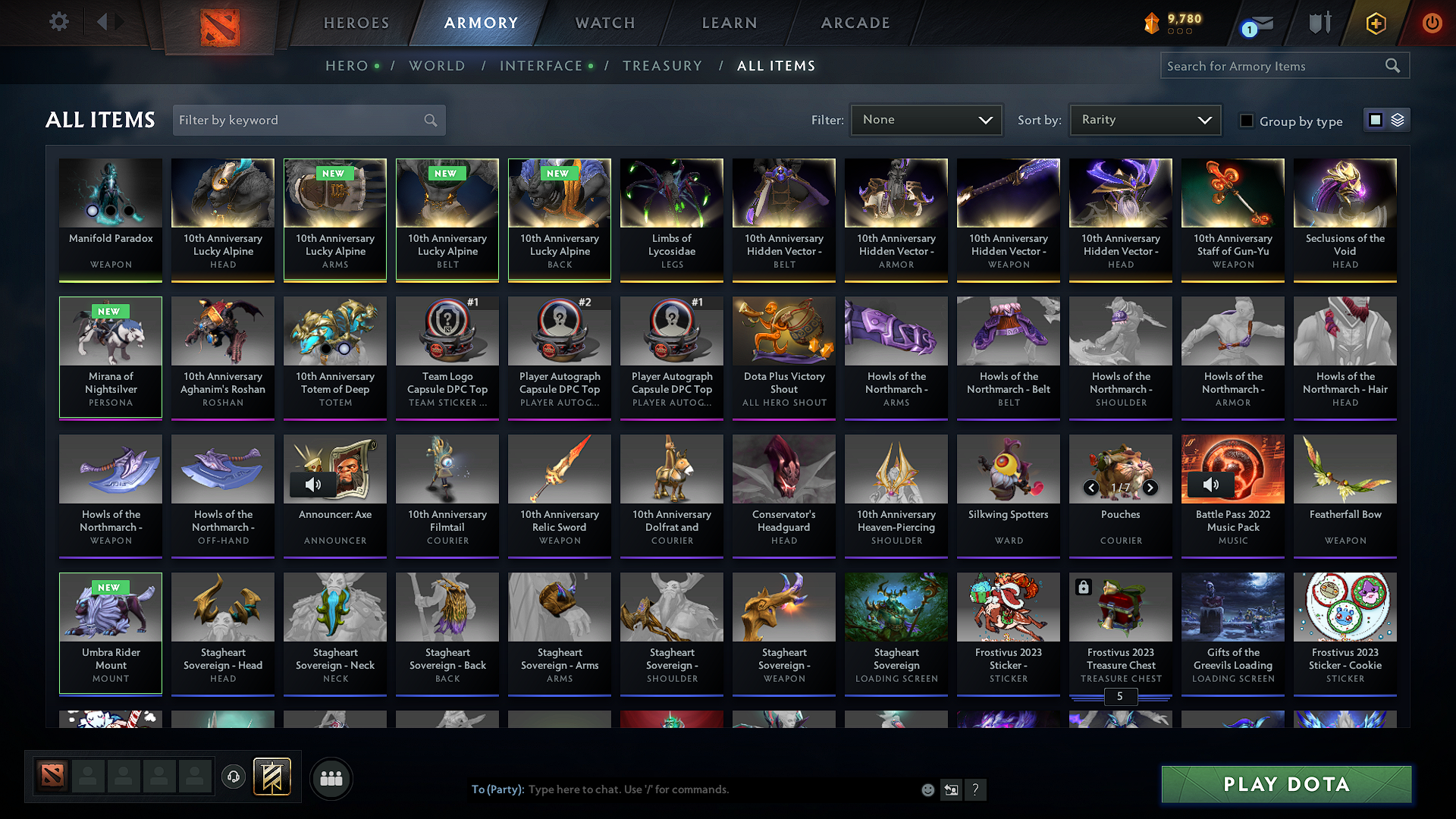This screenshot has width=1456, height=819.
Task: Open the Filter dropdown set to None
Action: pos(925,119)
